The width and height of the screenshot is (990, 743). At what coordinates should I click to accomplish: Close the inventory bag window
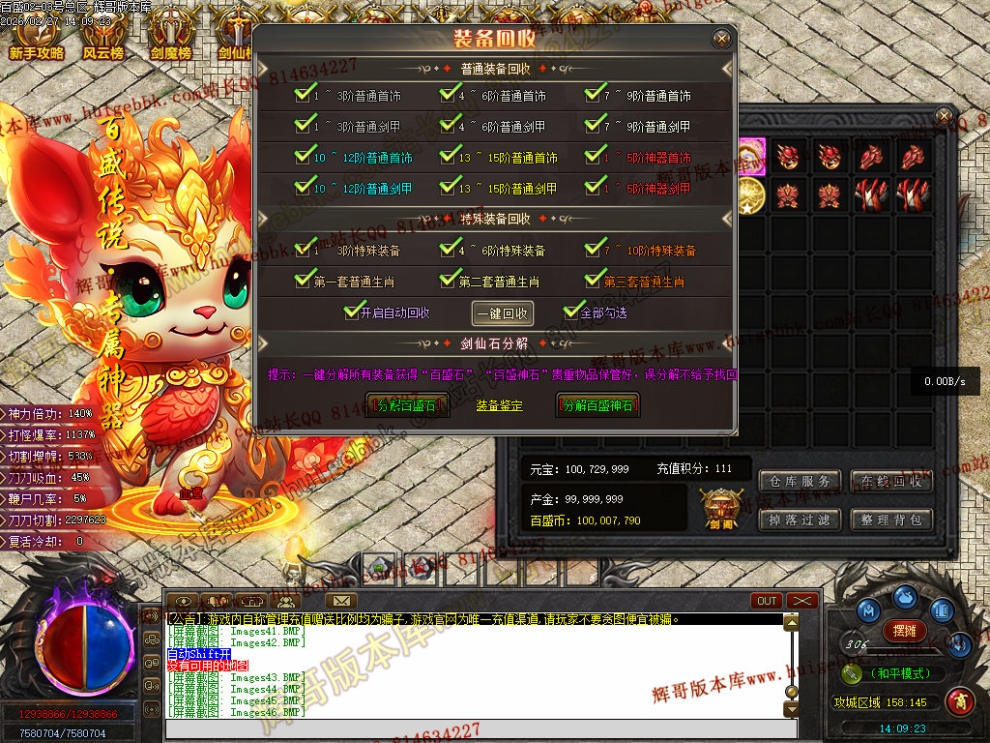pyautogui.click(x=943, y=117)
